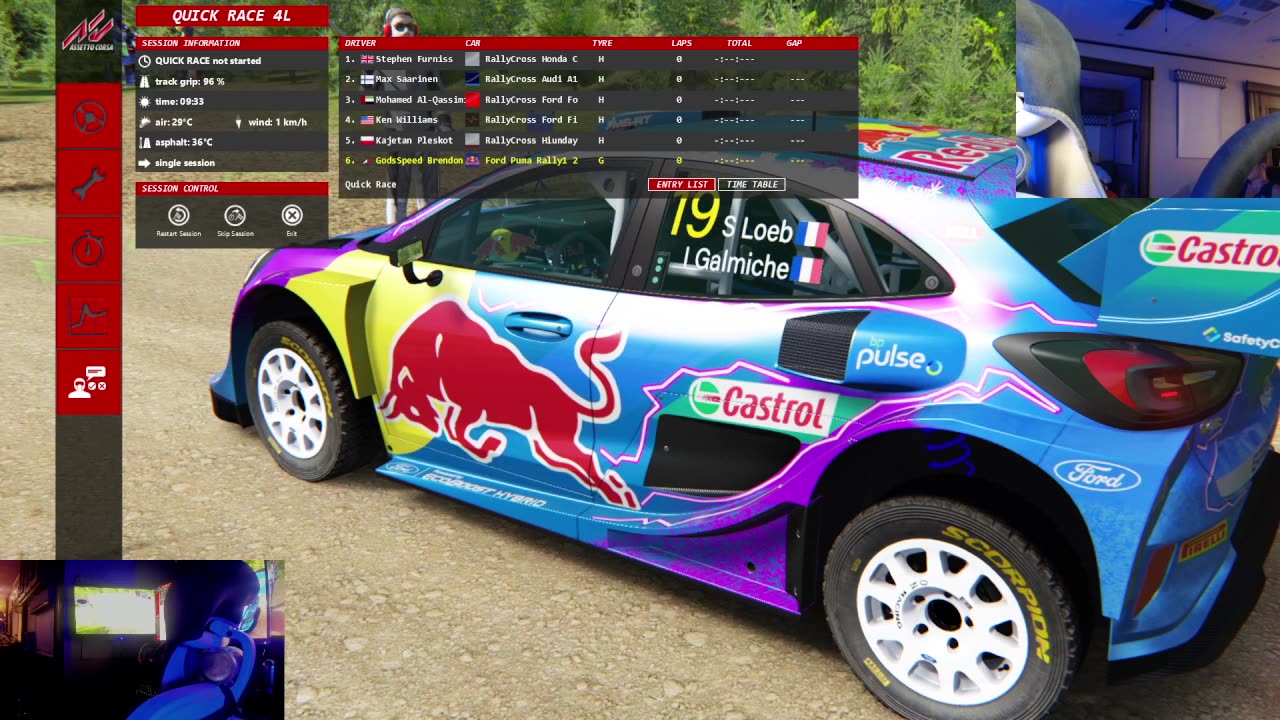This screenshot has width=1280, height=720.
Task: Select Stephen Furniss in the driver list
Action: tap(414, 59)
